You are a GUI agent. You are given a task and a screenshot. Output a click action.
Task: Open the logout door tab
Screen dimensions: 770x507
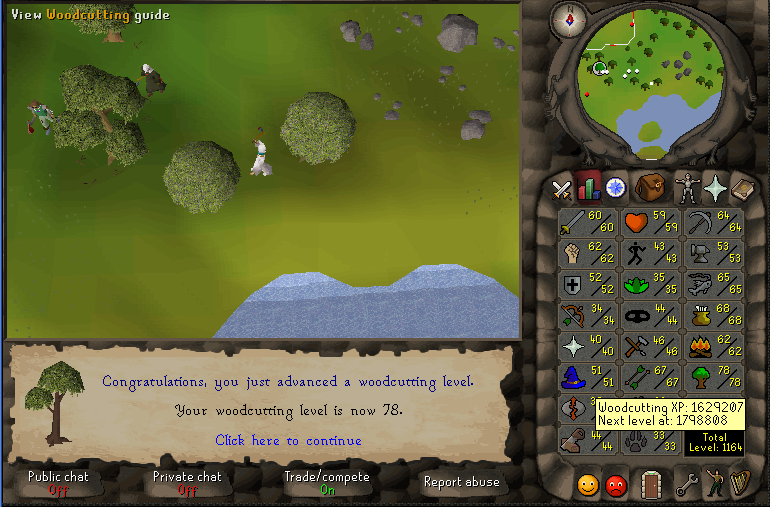652,486
